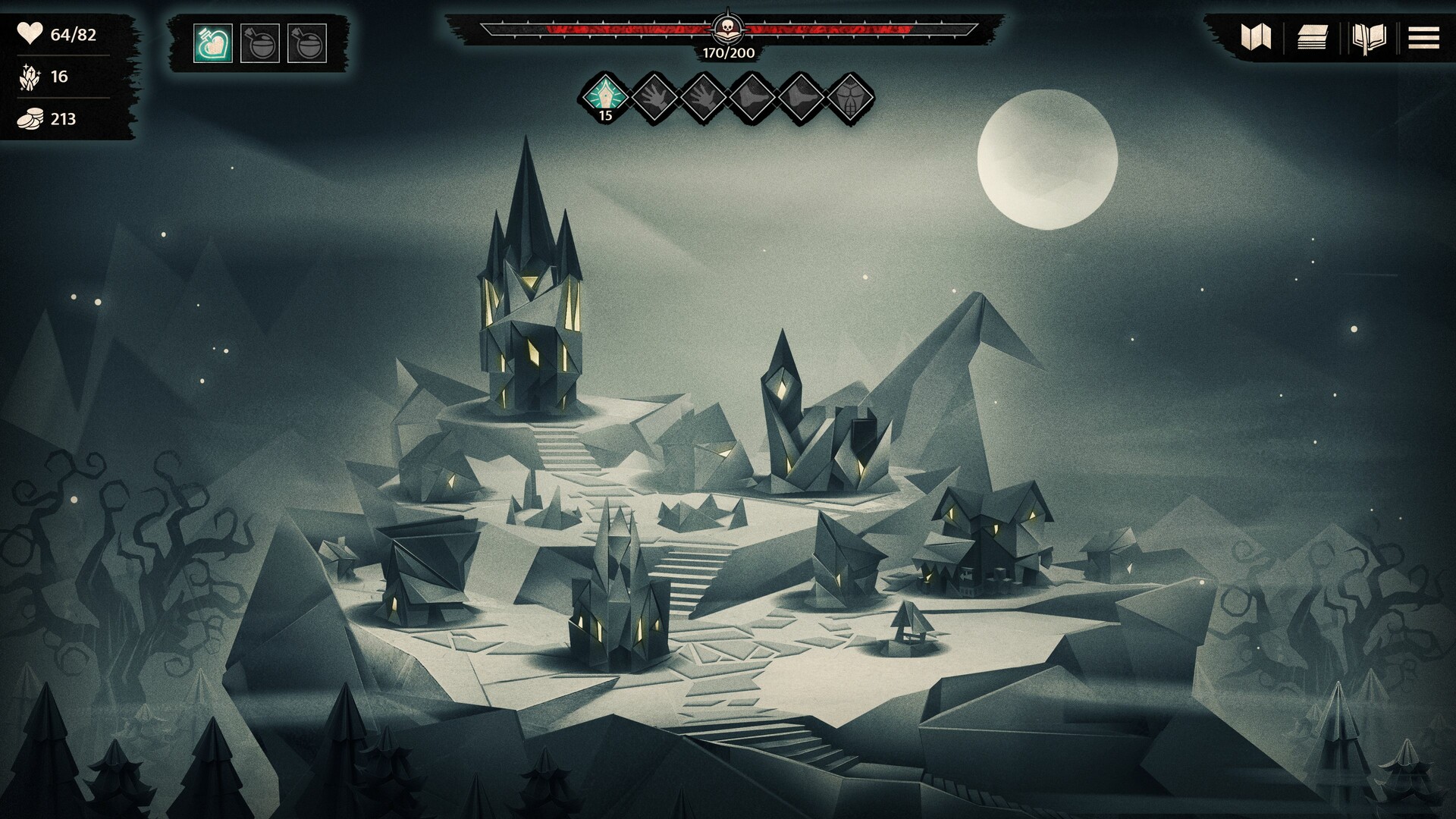Use the heart potion in the first slot
1456x819 pixels.
point(213,42)
